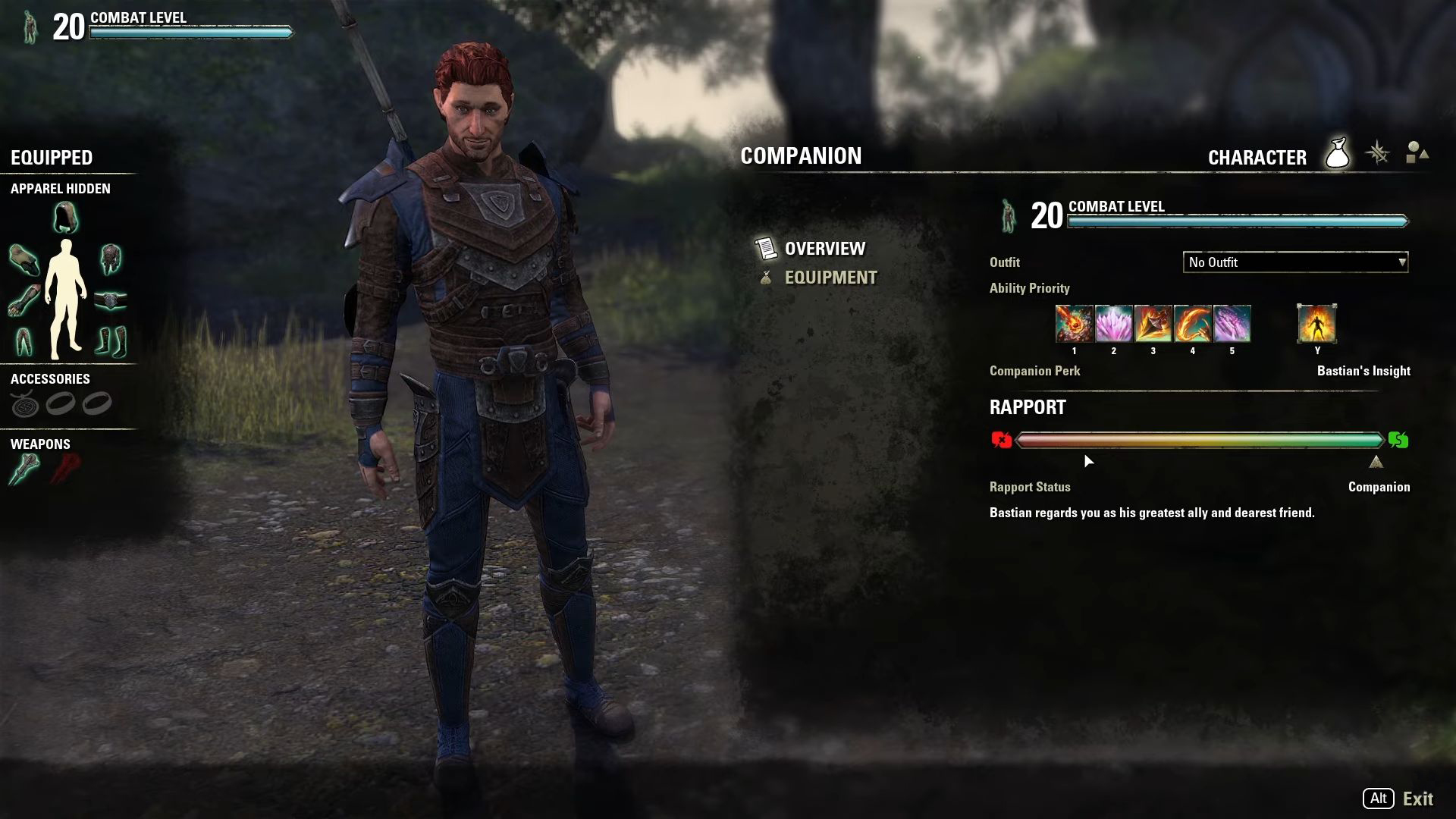Select the character bag tab icon
The width and height of the screenshot is (1456, 819).
coord(1337,154)
